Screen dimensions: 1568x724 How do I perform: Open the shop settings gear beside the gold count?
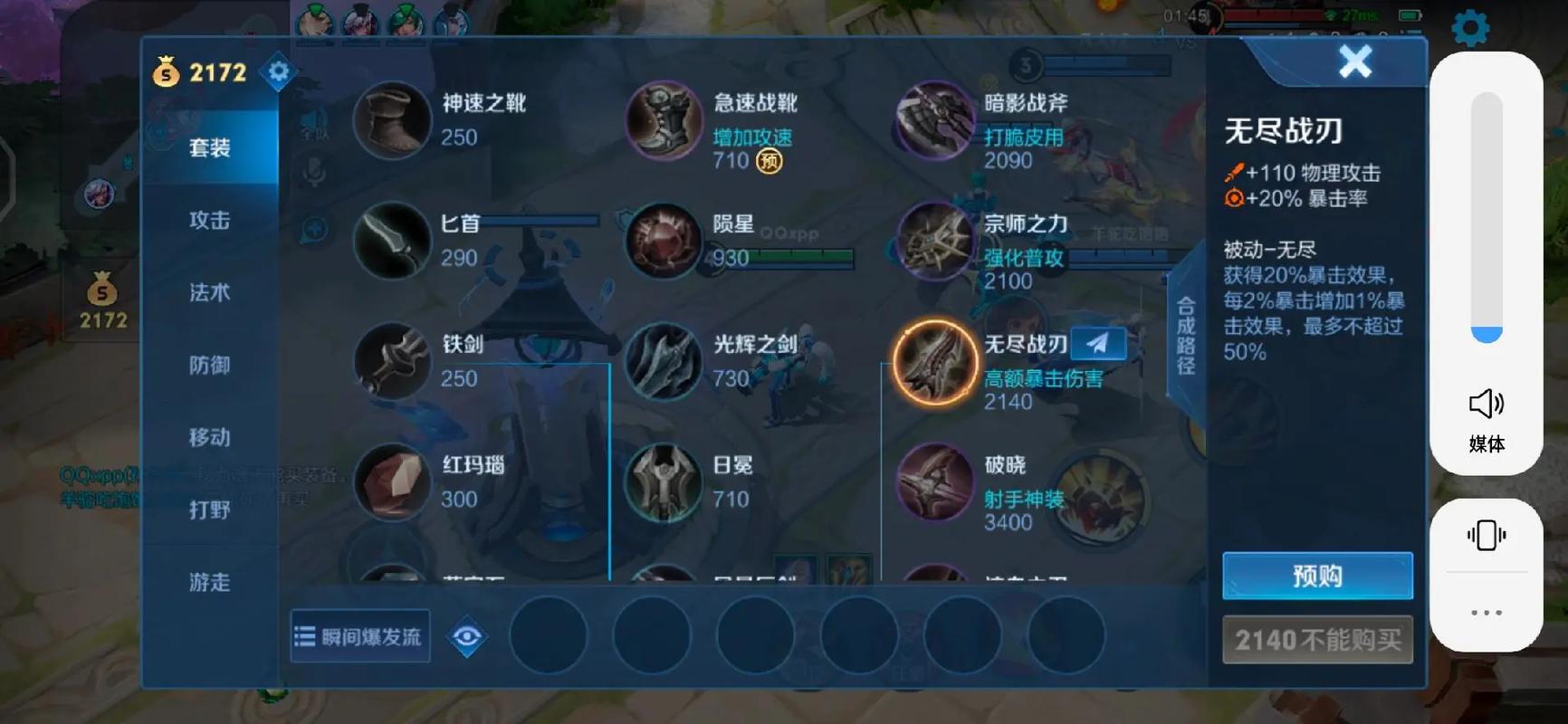(x=278, y=71)
